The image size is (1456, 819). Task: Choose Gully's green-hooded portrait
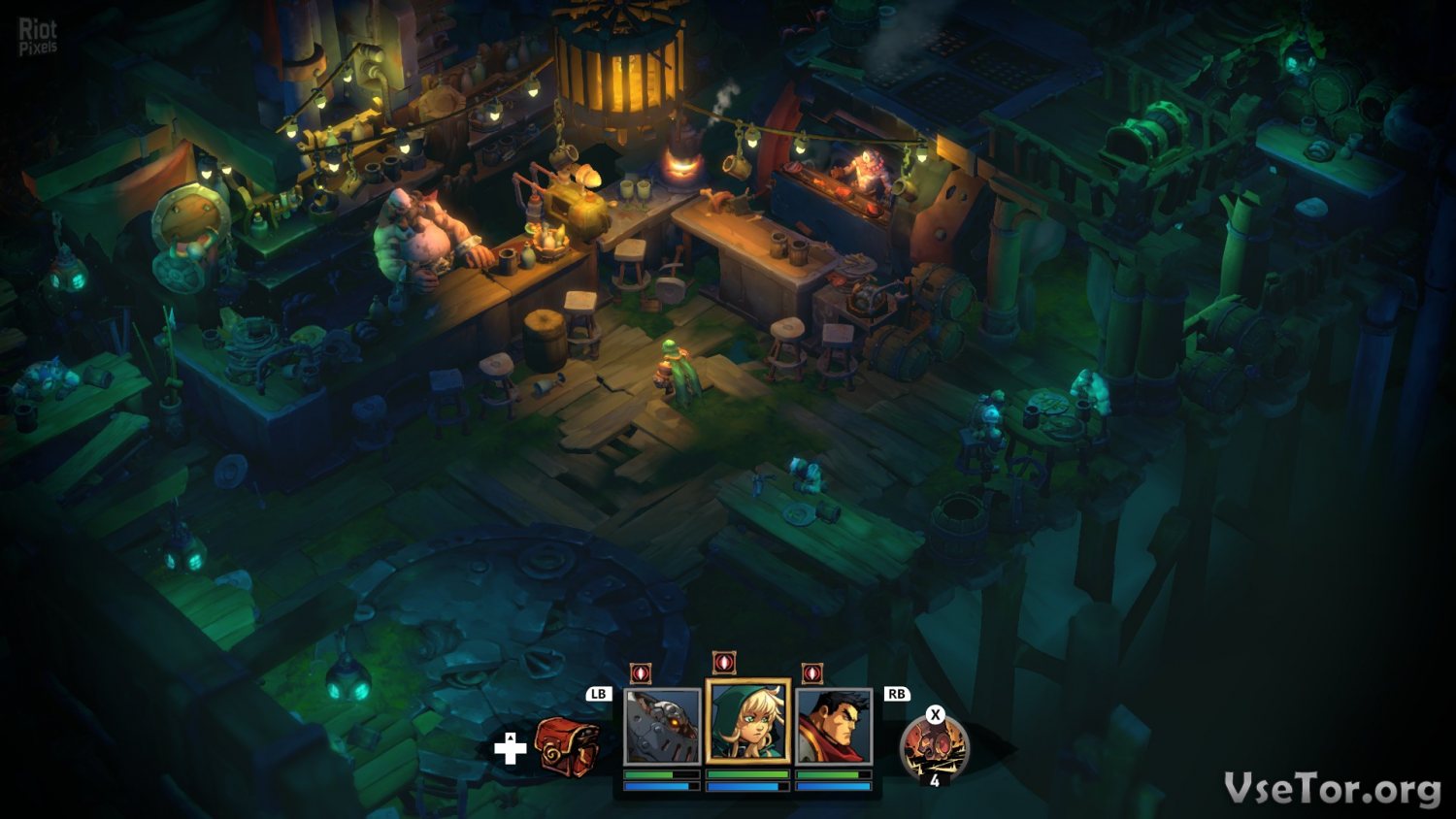point(748,723)
